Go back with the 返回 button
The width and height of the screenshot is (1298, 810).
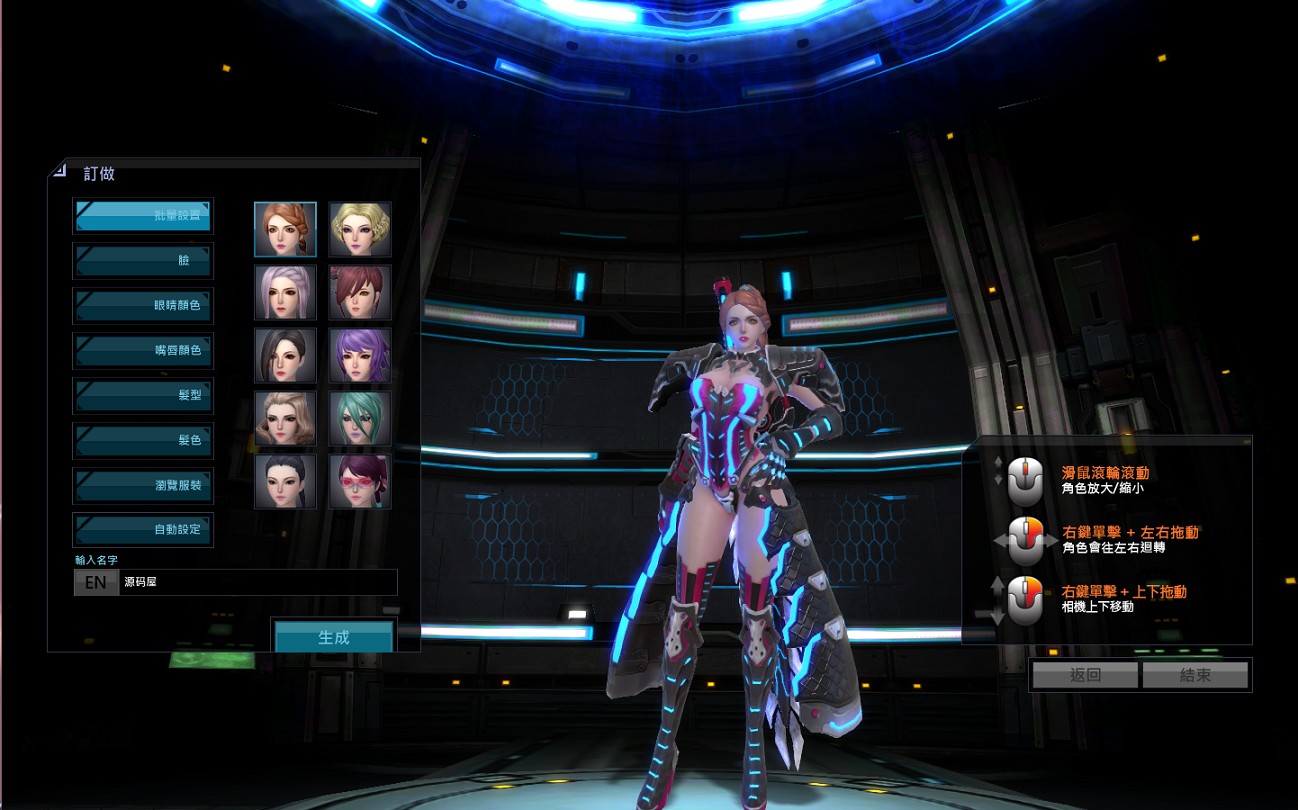pos(1085,675)
